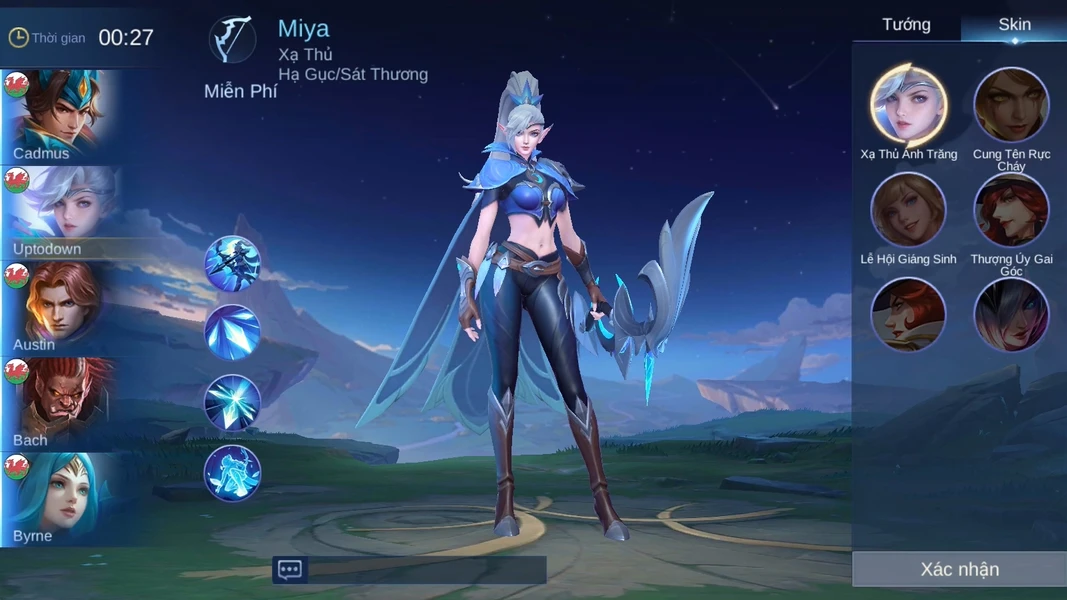This screenshot has height=600, width=1067.
Task: Pick the Lễ Hội Giáng Sinh skin
Action: (x=908, y=210)
